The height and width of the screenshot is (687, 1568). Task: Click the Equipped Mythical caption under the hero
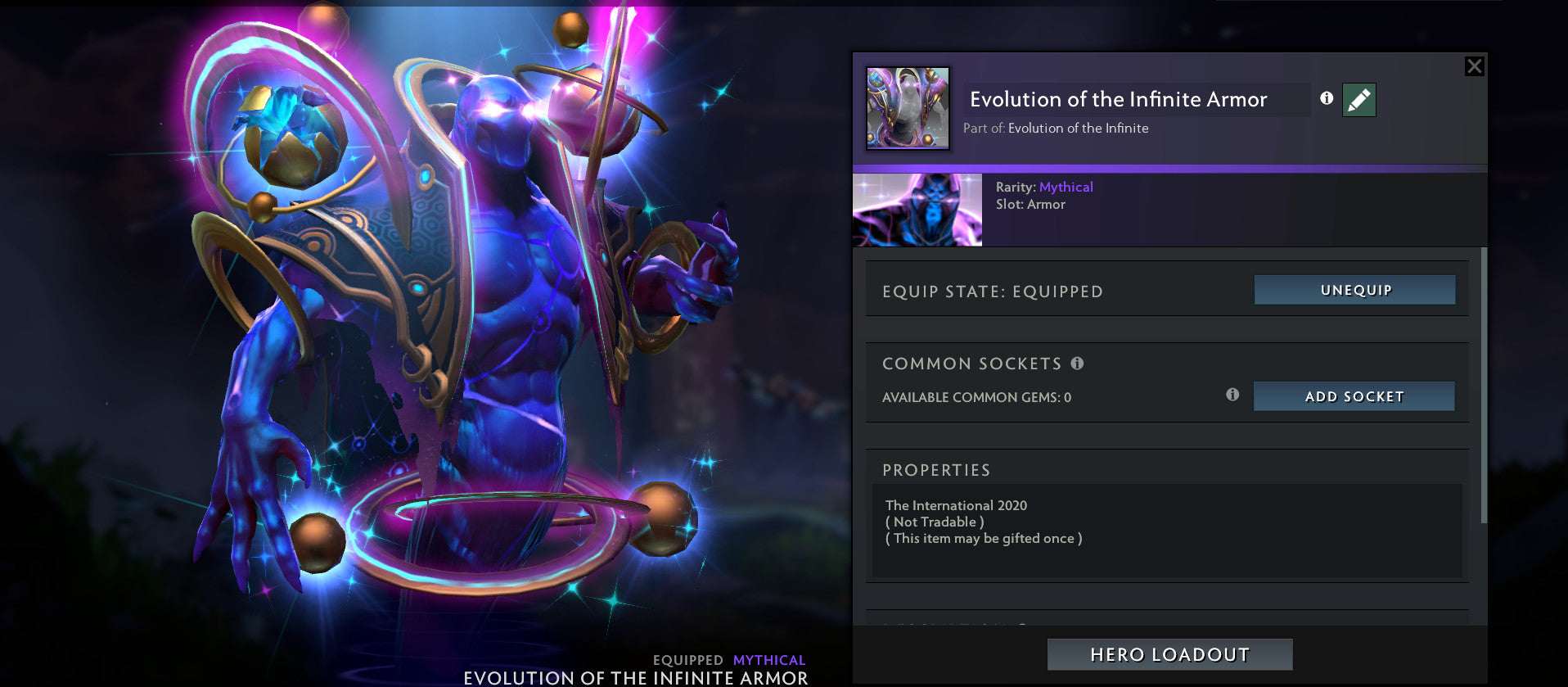tap(729, 659)
